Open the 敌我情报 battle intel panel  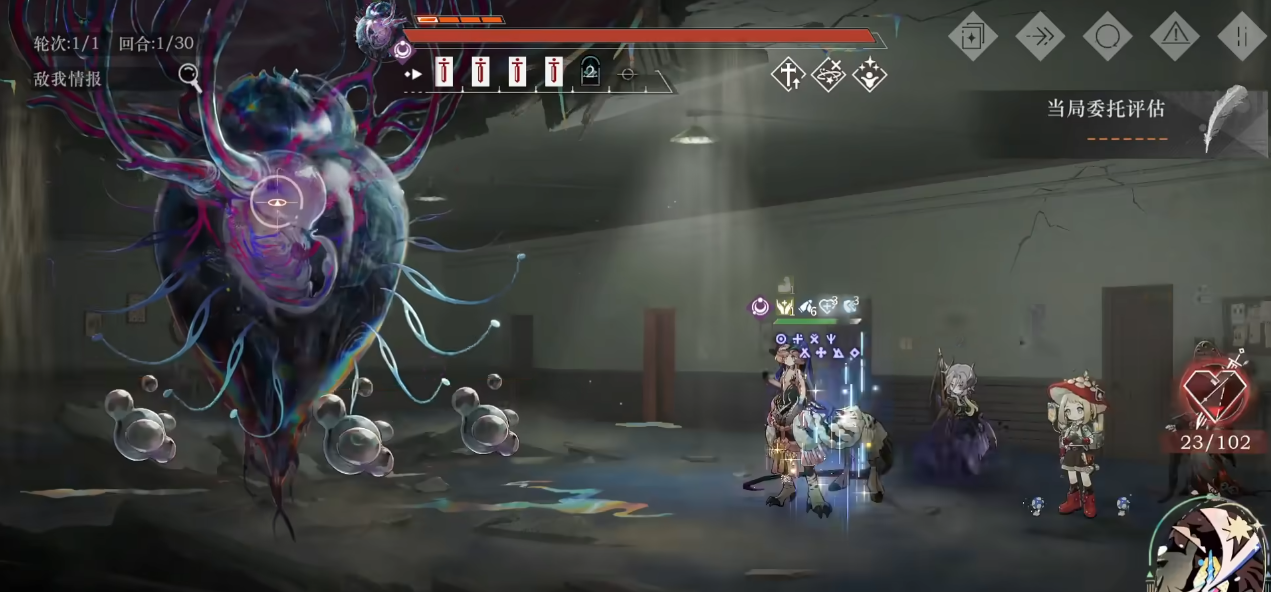[68, 78]
